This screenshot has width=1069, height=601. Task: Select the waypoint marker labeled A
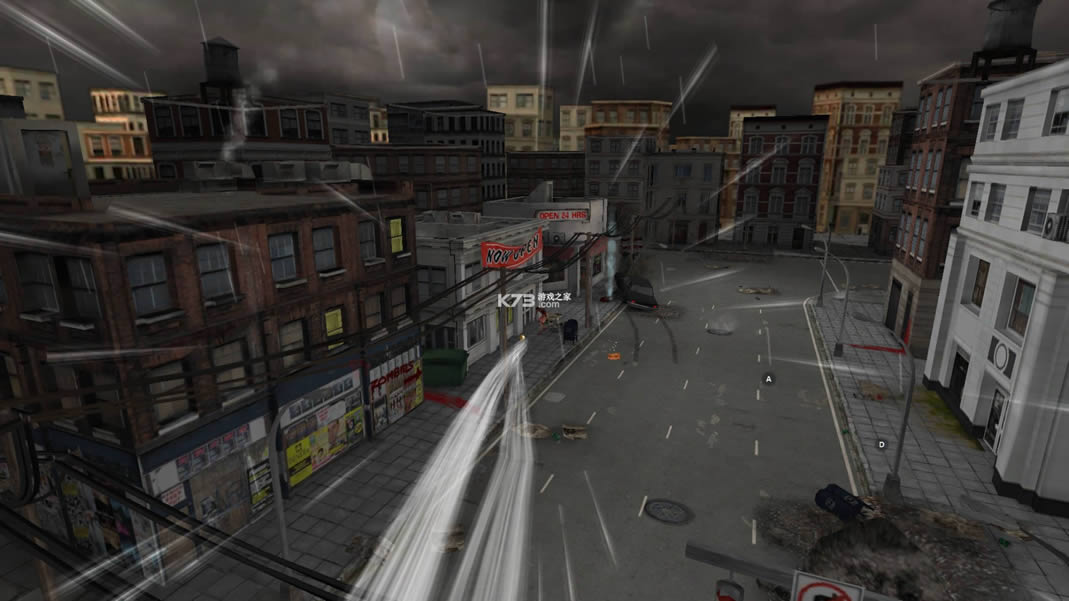coord(769,379)
